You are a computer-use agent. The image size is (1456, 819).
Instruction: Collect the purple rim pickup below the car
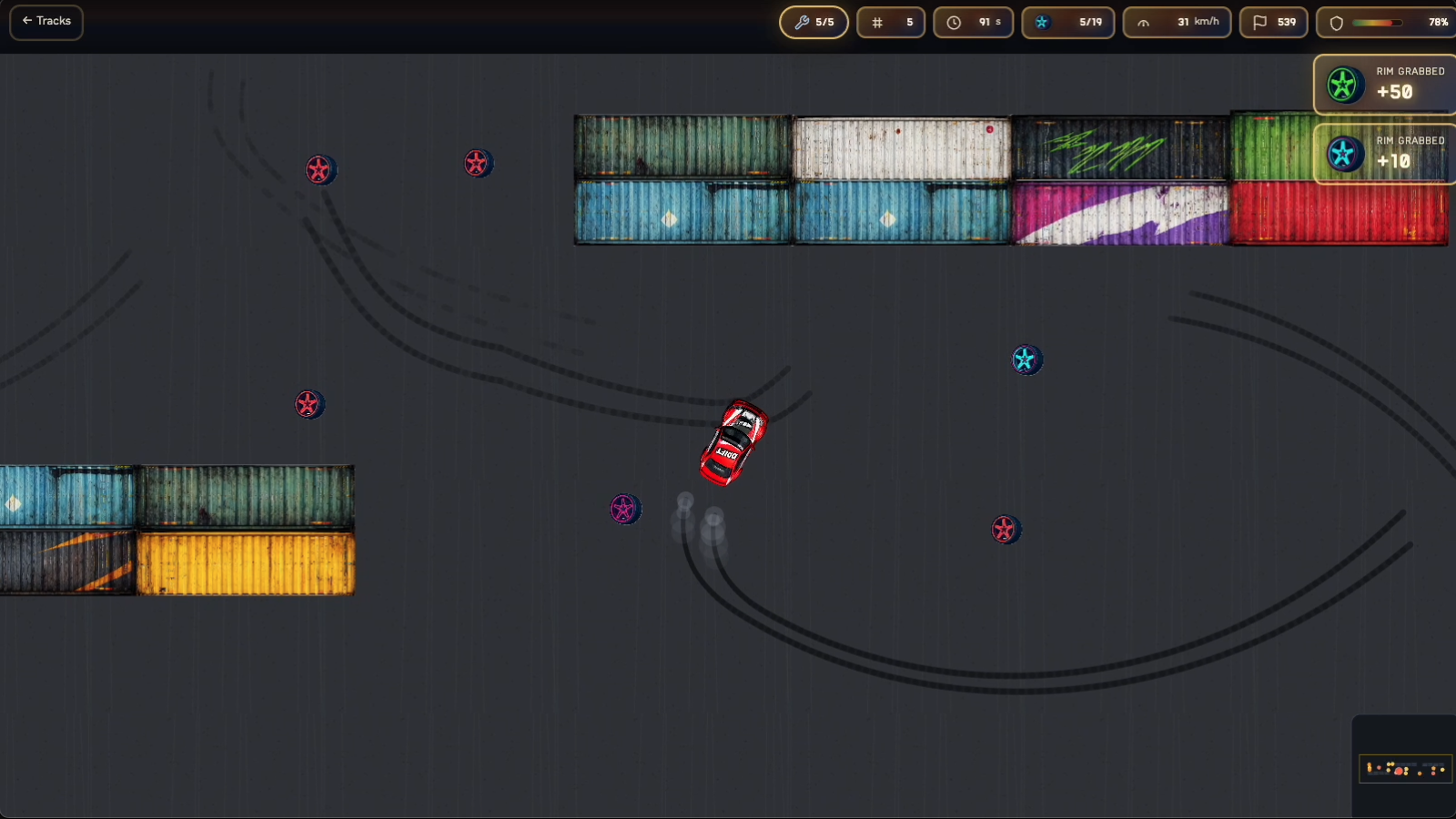pos(625,510)
